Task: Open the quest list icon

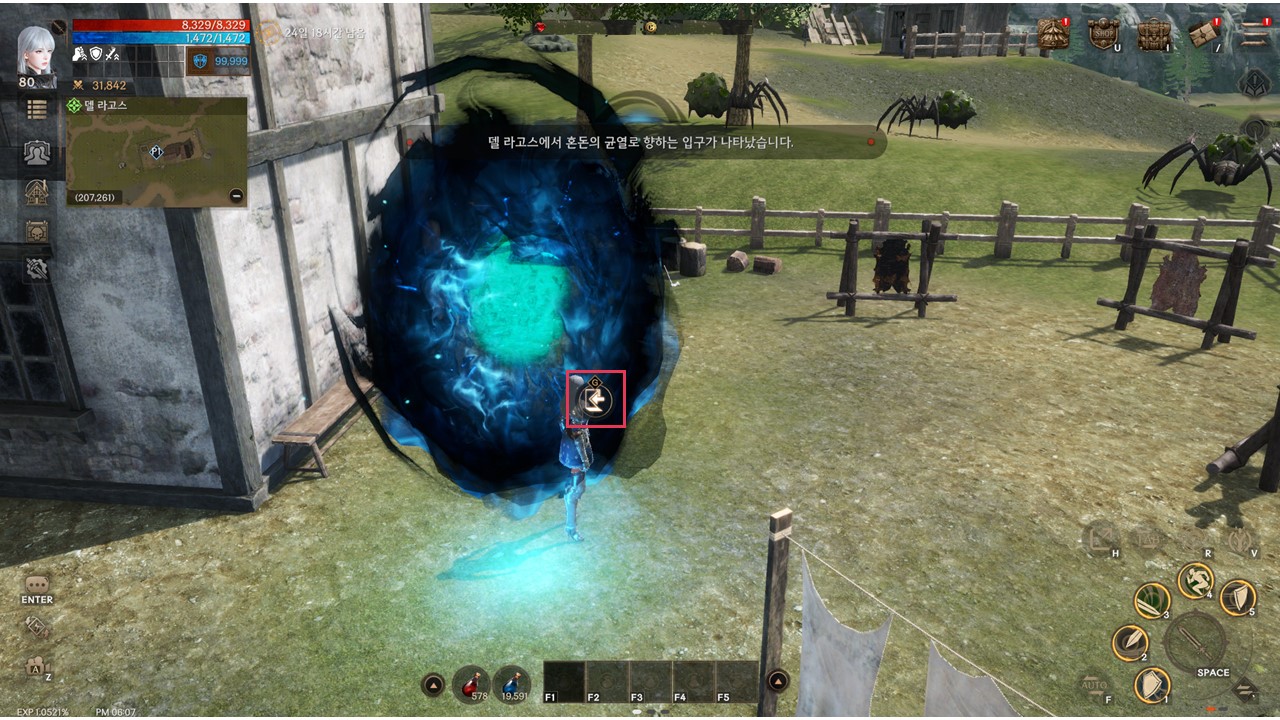Action: tap(37, 110)
